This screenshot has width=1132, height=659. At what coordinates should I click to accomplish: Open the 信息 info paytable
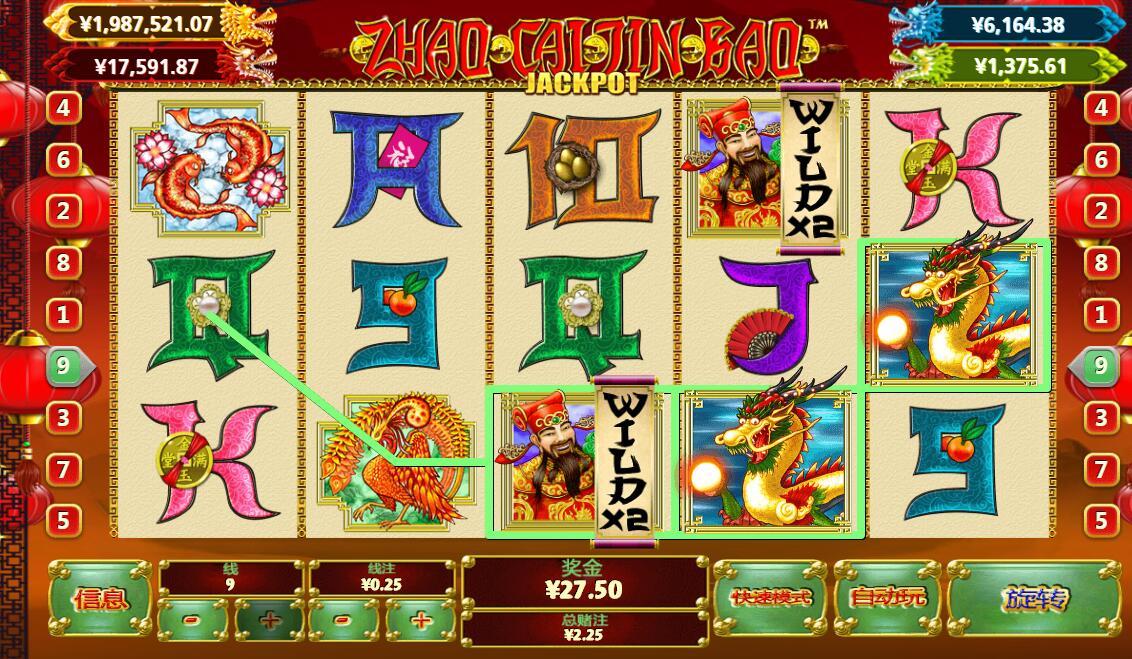pyautogui.click(x=100, y=599)
